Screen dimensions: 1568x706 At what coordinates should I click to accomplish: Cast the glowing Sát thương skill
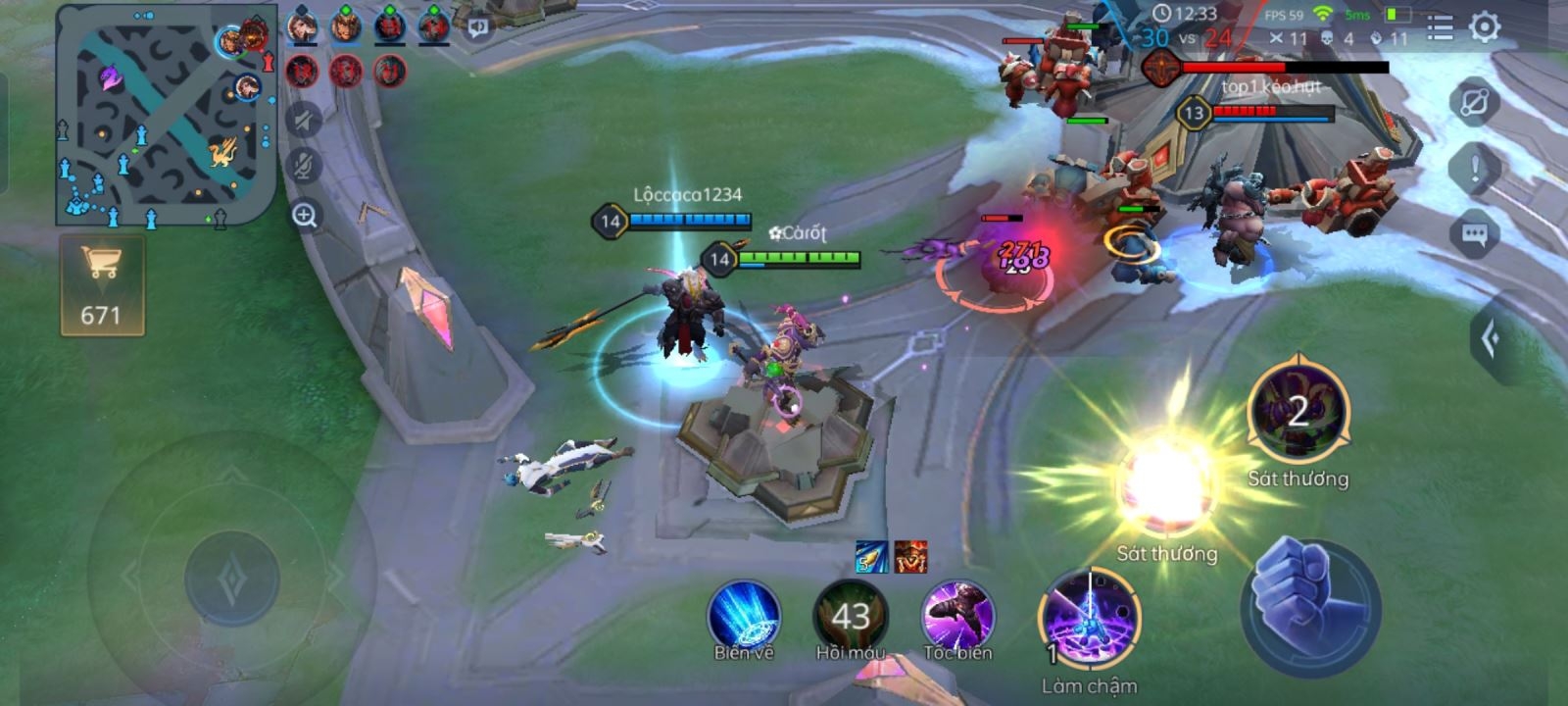click(x=1165, y=487)
